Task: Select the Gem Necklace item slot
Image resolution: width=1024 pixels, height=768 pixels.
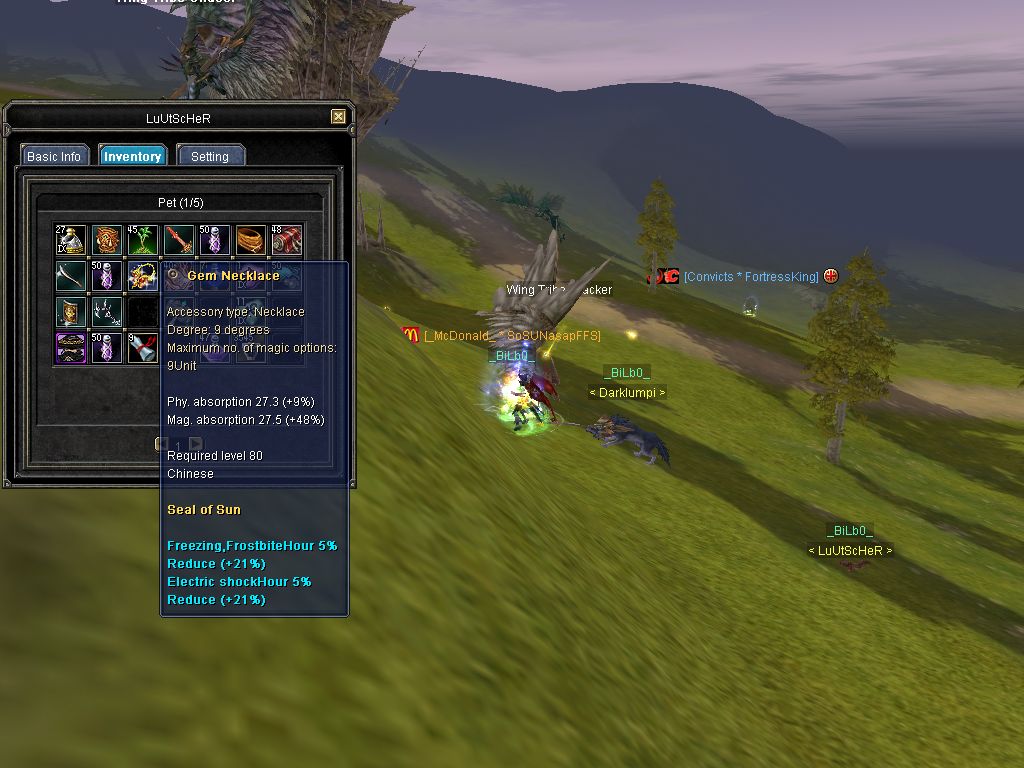Action: (143, 277)
